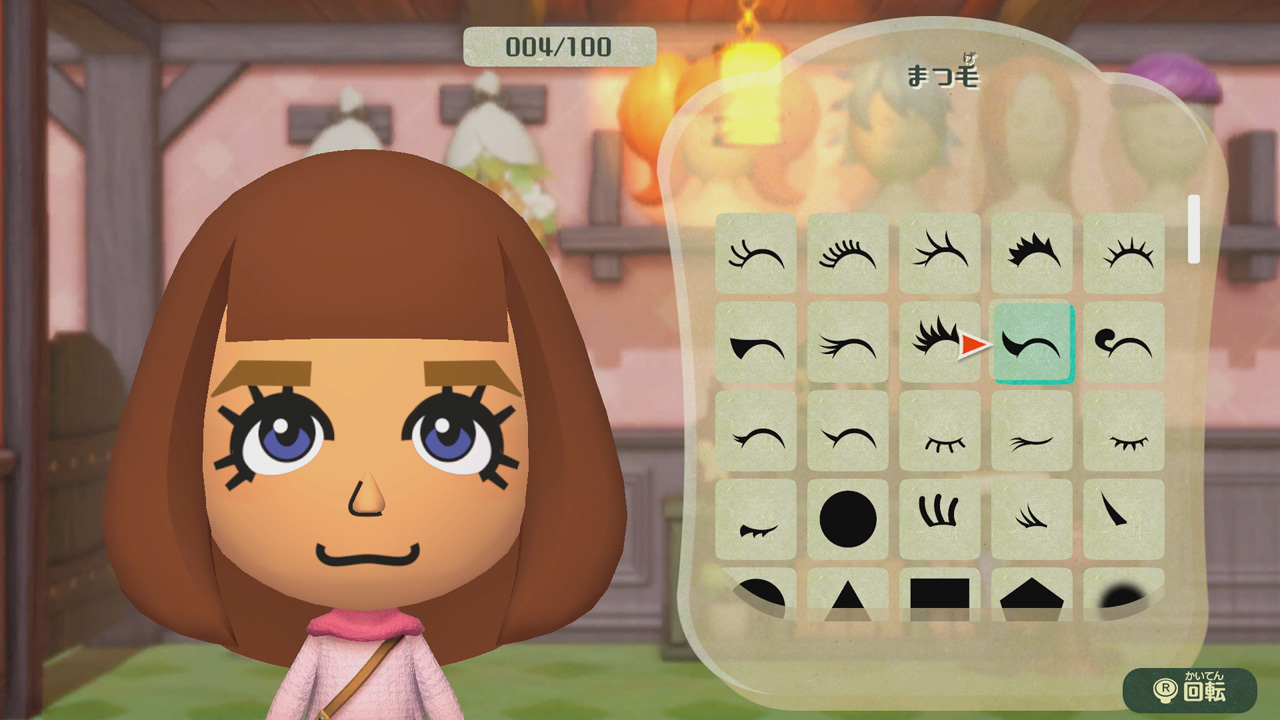Image resolution: width=1280 pixels, height=720 pixels.
Task: Select the trident-shaped upward lash style
Action: 940,518
